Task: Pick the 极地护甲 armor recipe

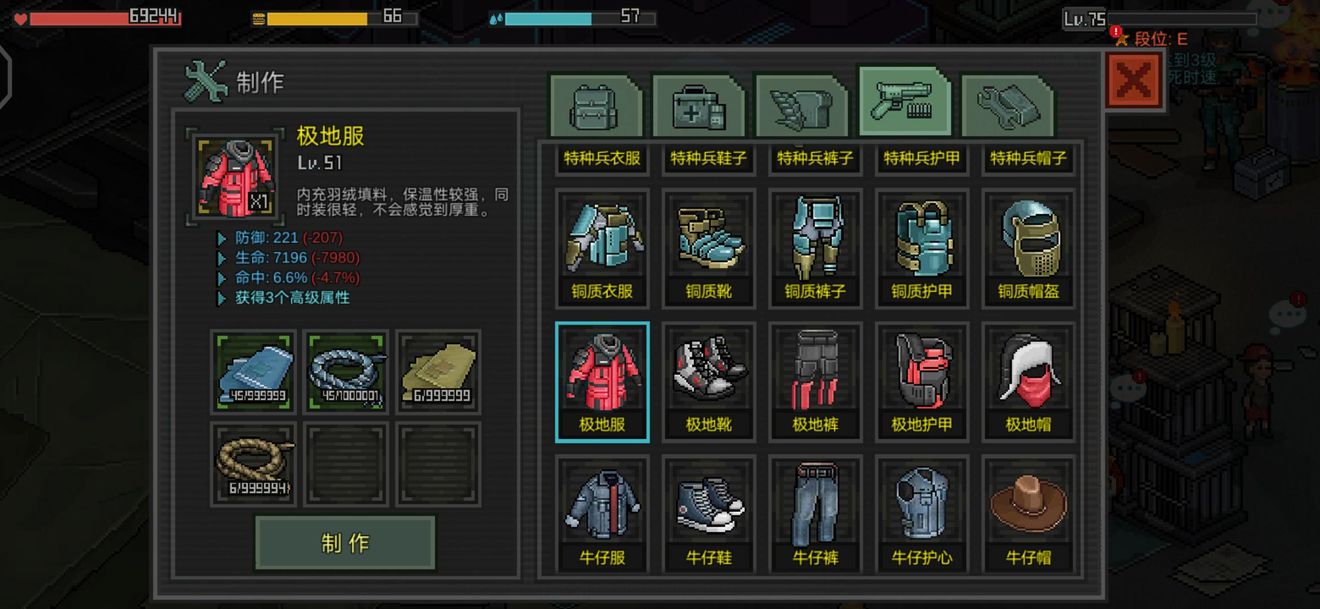Action: (x=922, y=381)
